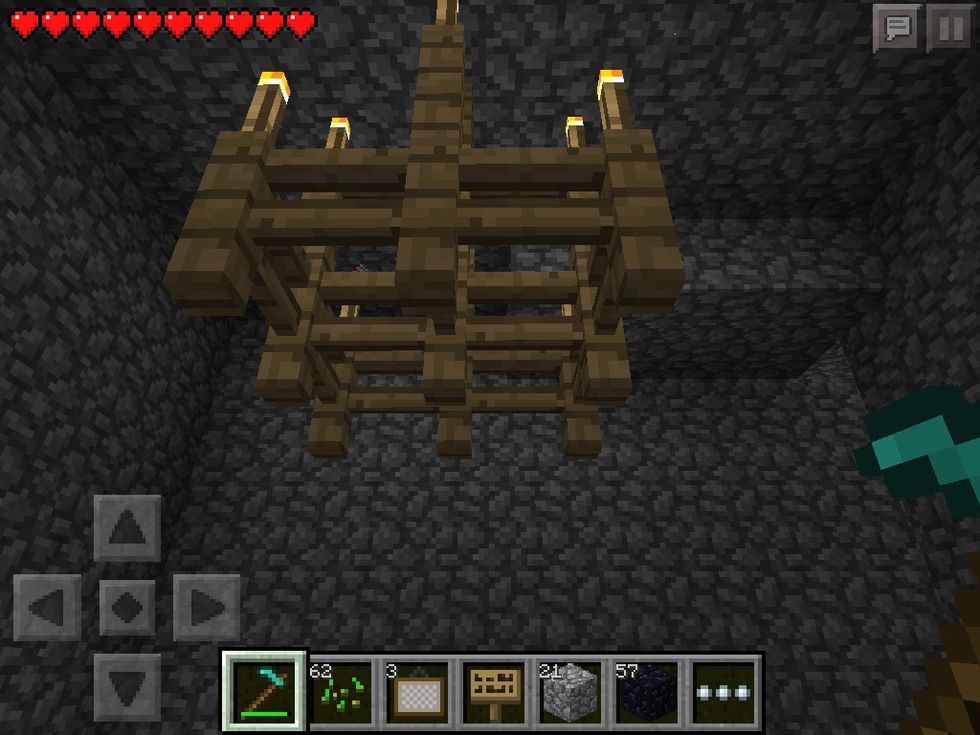980x735 pixels.
Task: Pause the game
Action: (x=950, y=29)
